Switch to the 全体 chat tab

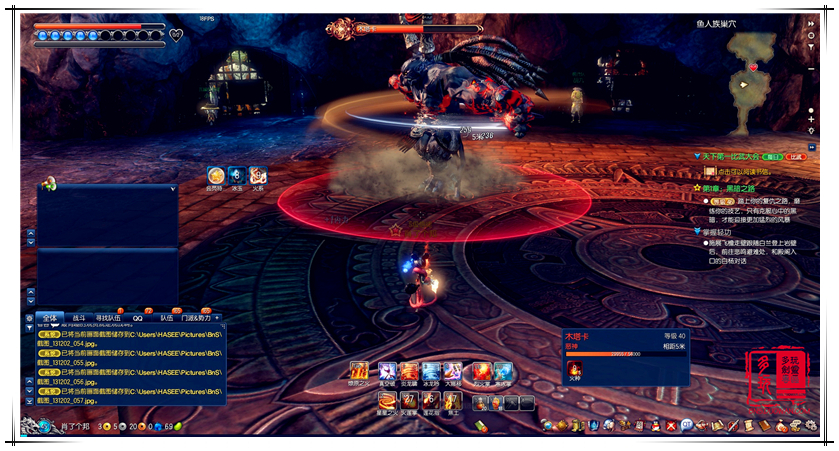pyautogui.click(x=51, y=318)
